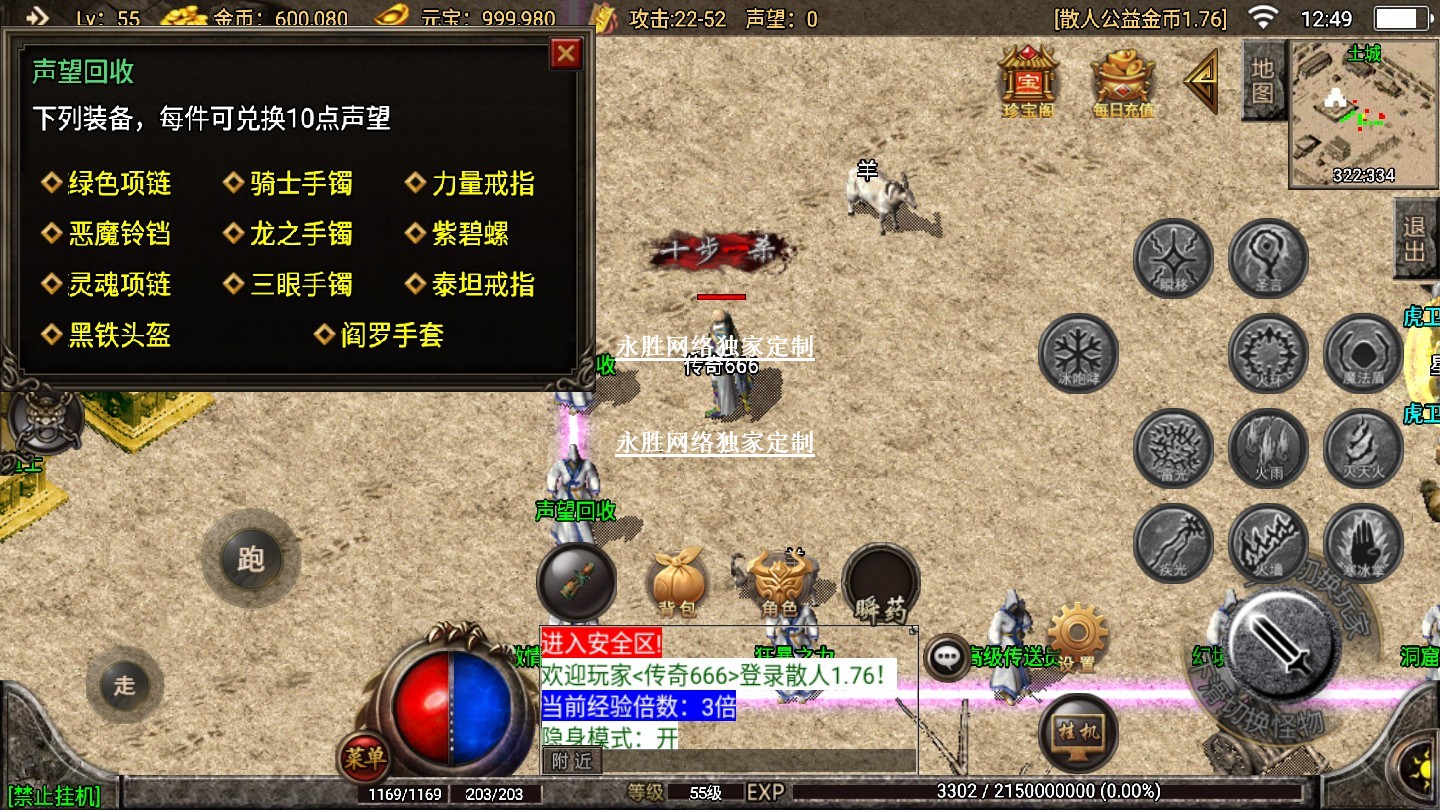Cast the 火墙 fire wall skill
The height and width of the screenshot is (810, 1440).
pyautogui.click(x=1268, y=543)
